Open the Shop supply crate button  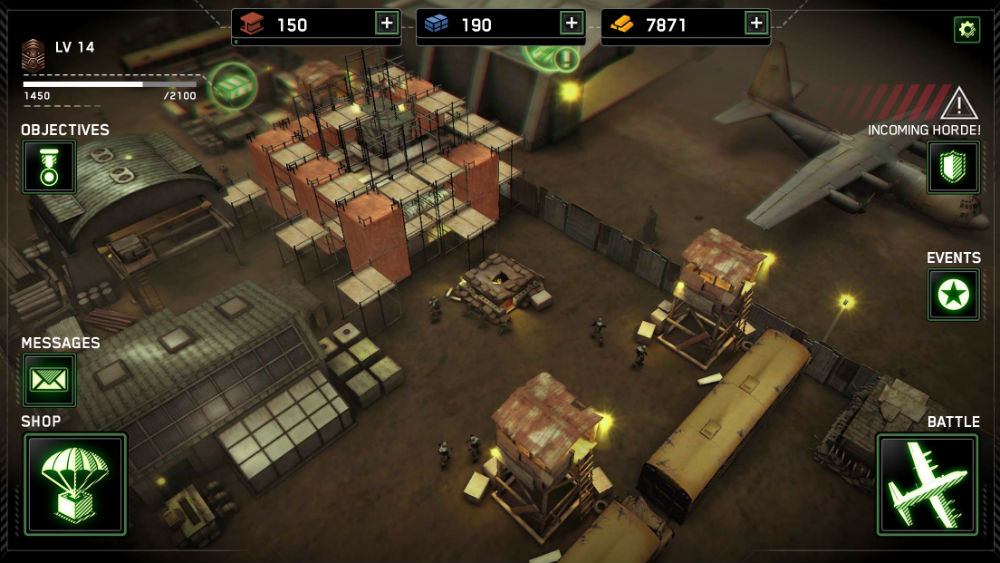tap(75, 484)
